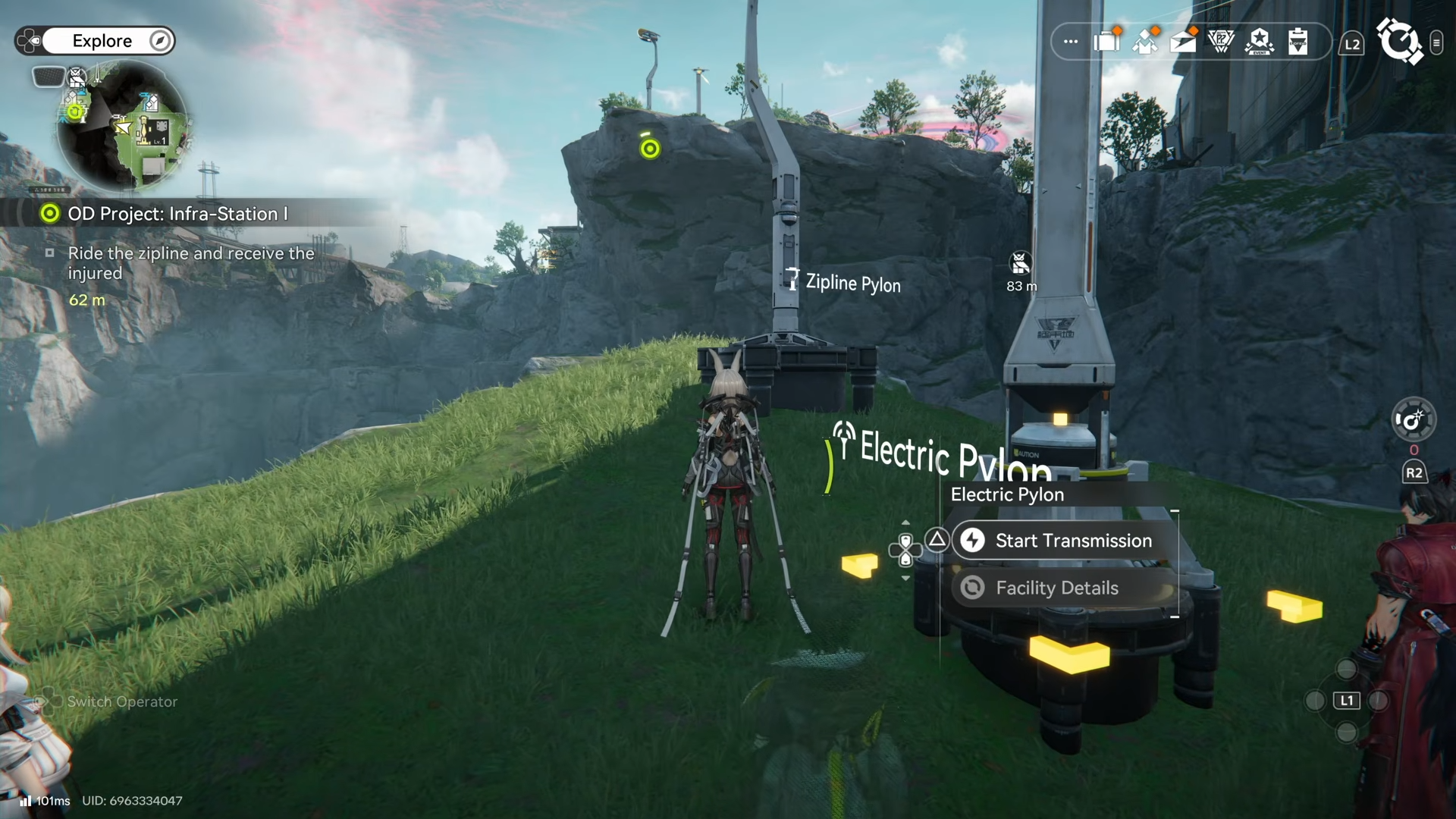
Task: Open the EVENT star icon
Action: [1259, 42]
